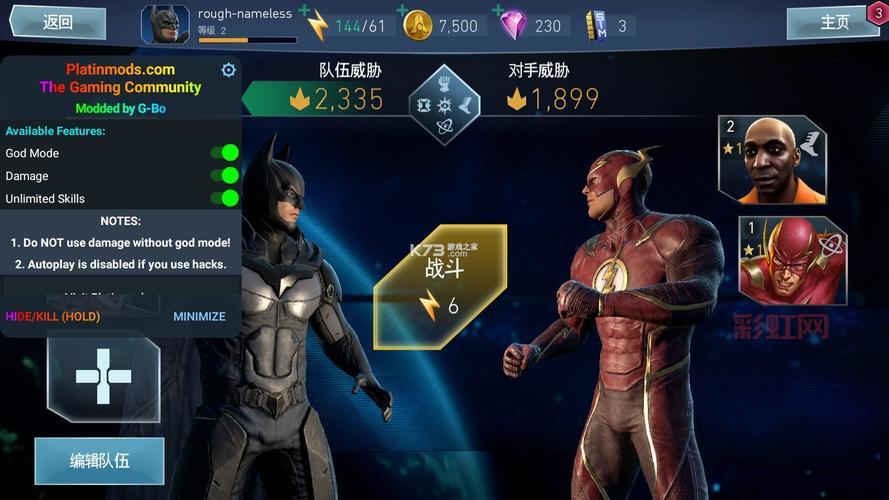889x500 pixels.
Task: Toggle God Mode in the mod menu
Action: point(225,153)
